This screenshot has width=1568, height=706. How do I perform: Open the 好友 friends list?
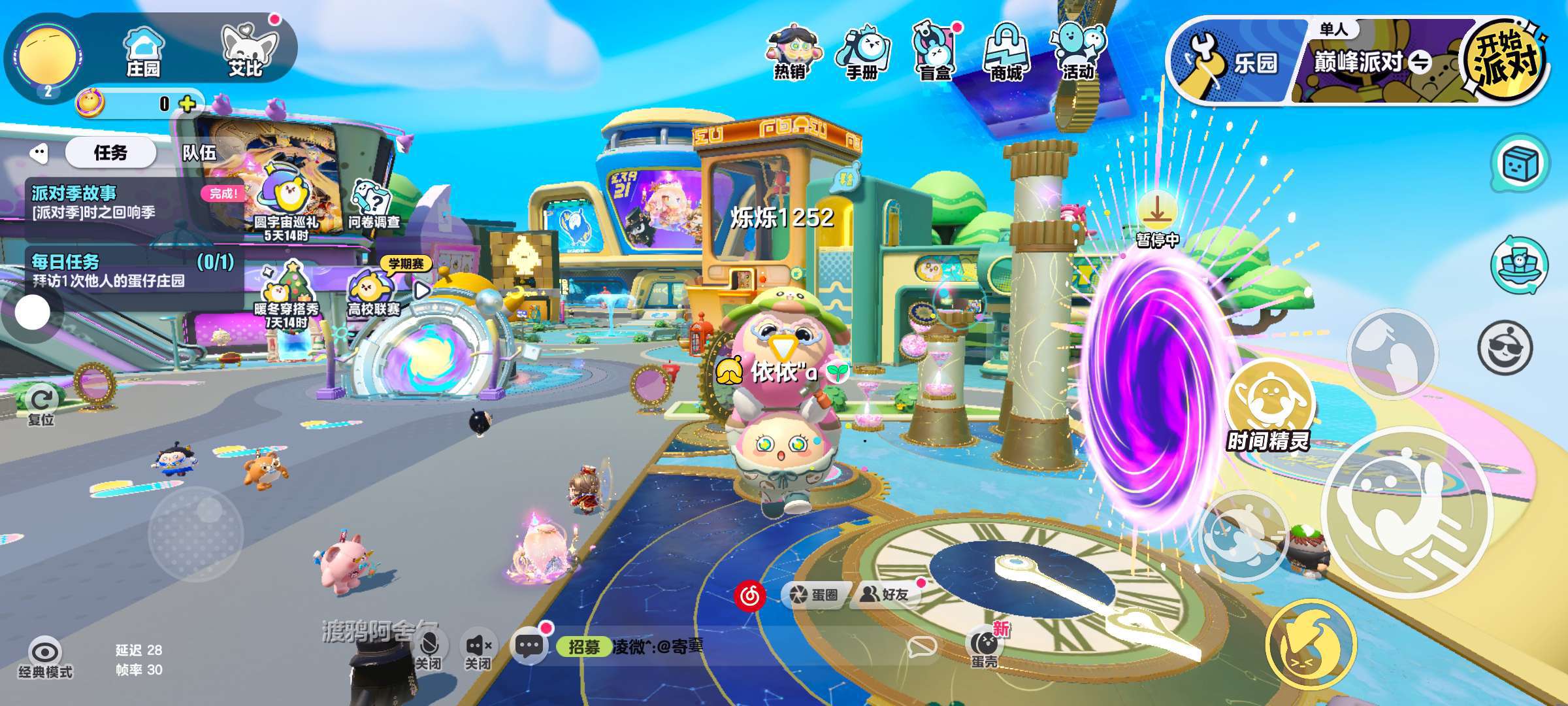[x=885, y=594]
